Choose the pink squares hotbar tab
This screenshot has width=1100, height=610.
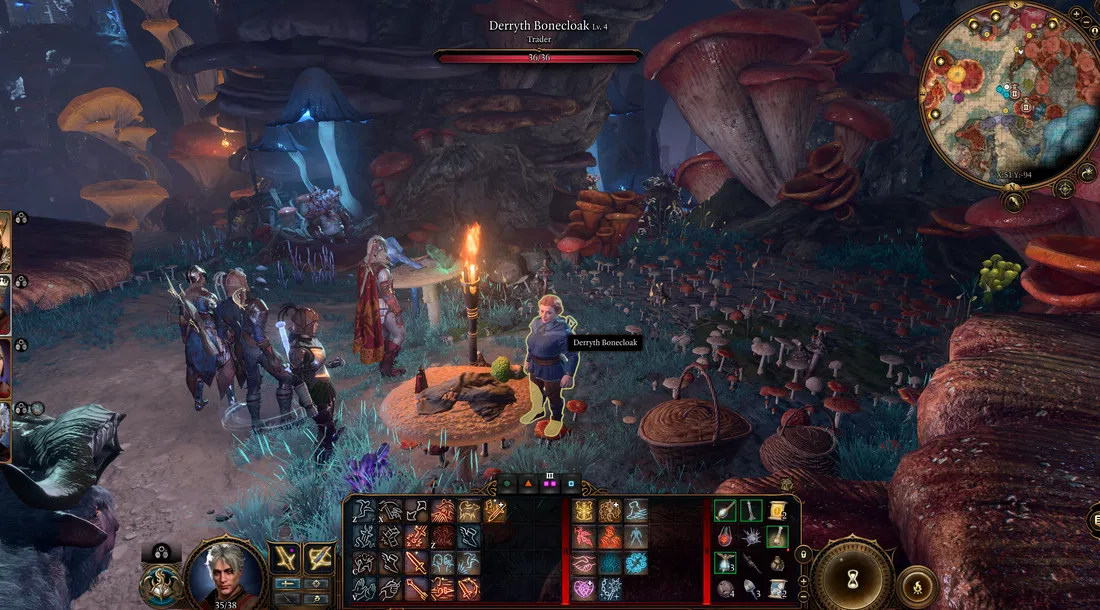pyautogui.click(x=549, y=484)
